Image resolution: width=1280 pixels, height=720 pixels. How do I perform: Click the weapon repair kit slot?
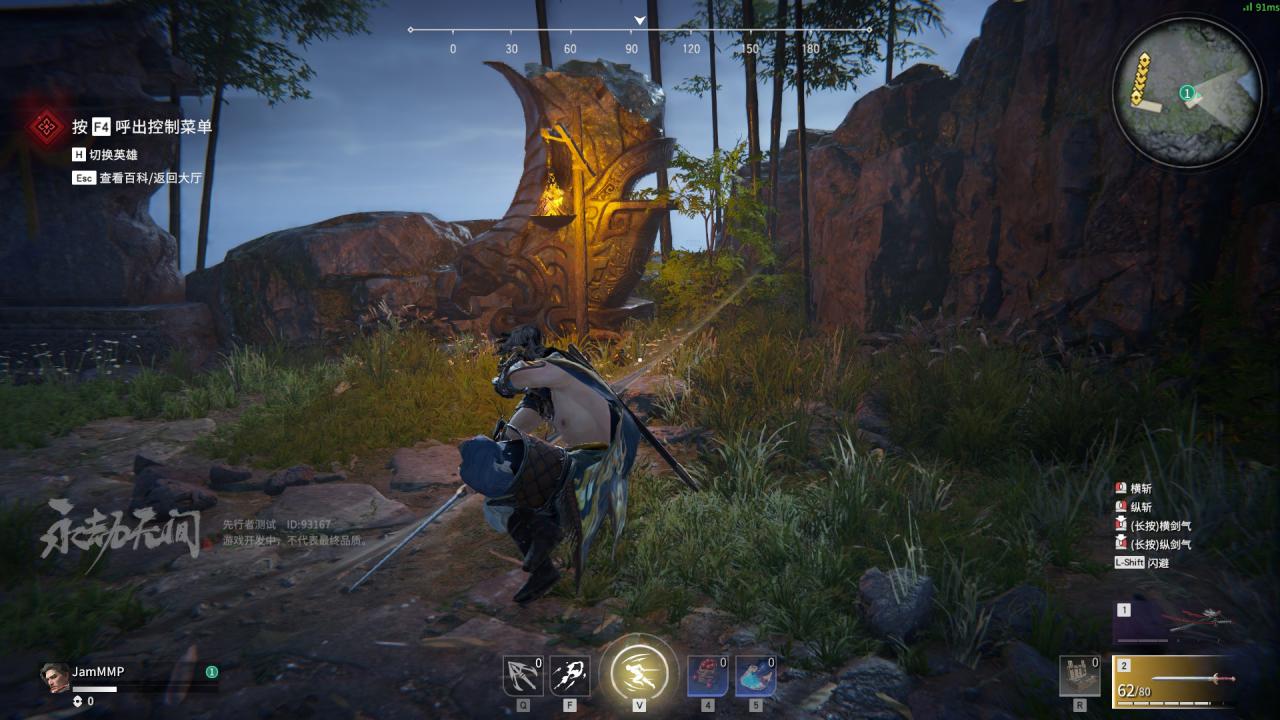tap(1080, 676)
